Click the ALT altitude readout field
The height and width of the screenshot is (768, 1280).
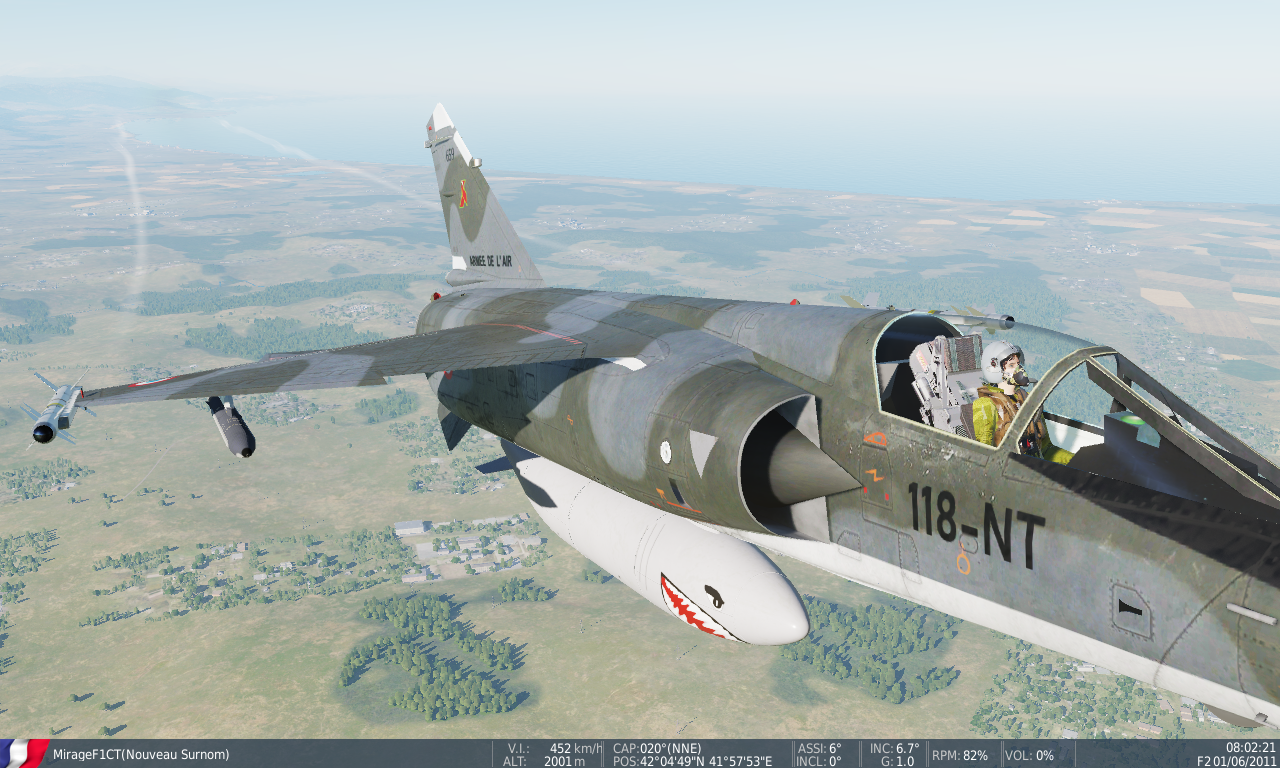click(545, 760)
